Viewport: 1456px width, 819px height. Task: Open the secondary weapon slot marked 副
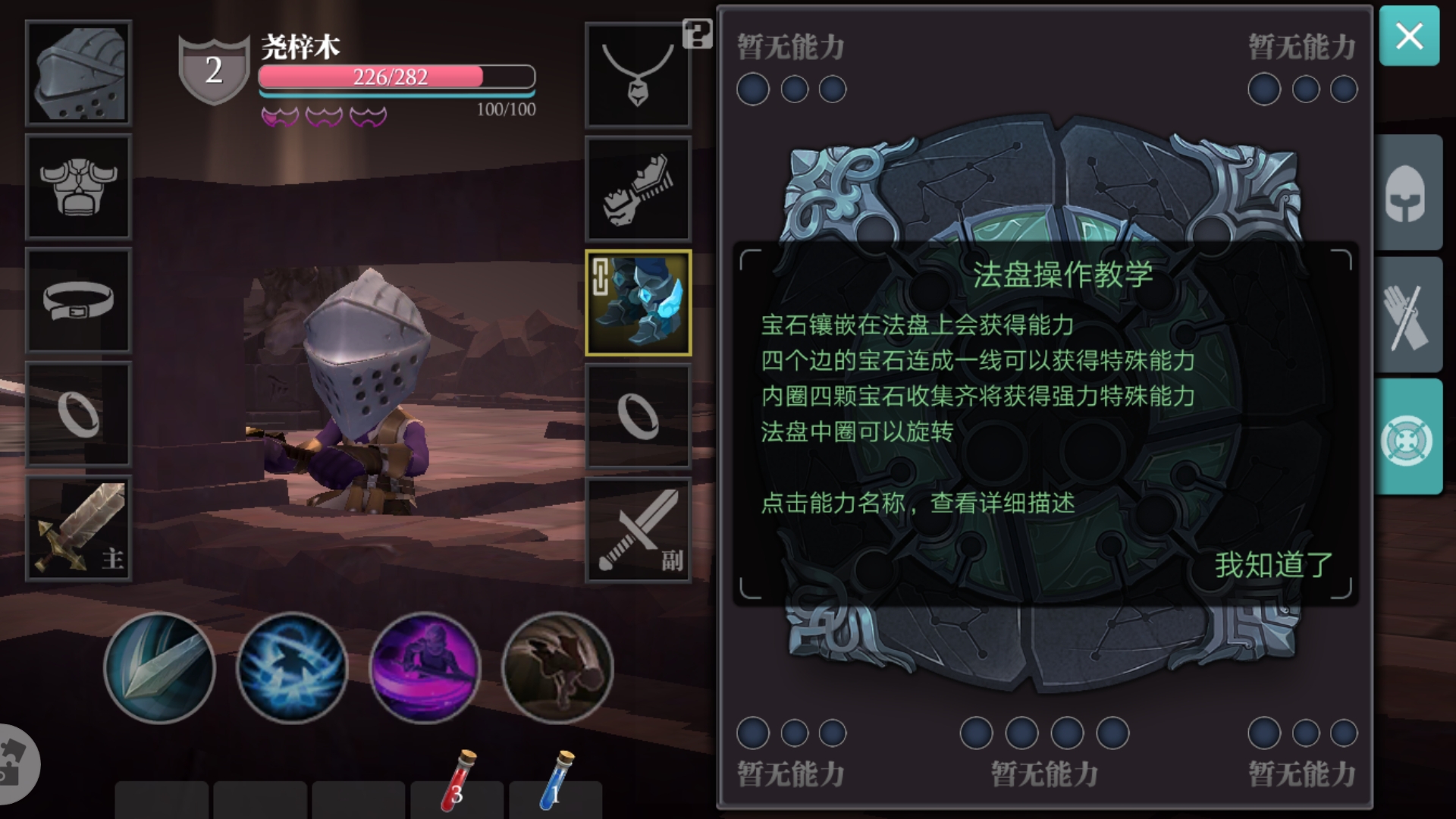point(638,529)
